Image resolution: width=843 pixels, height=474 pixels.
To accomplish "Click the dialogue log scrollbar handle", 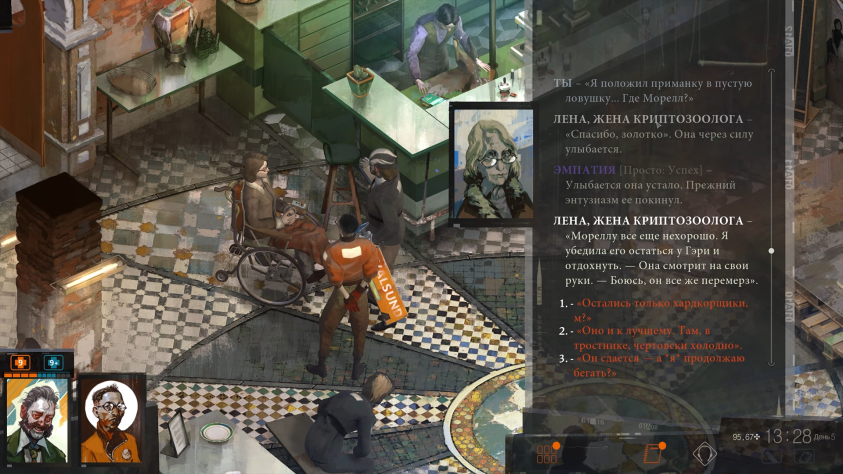I will point(770,250).
